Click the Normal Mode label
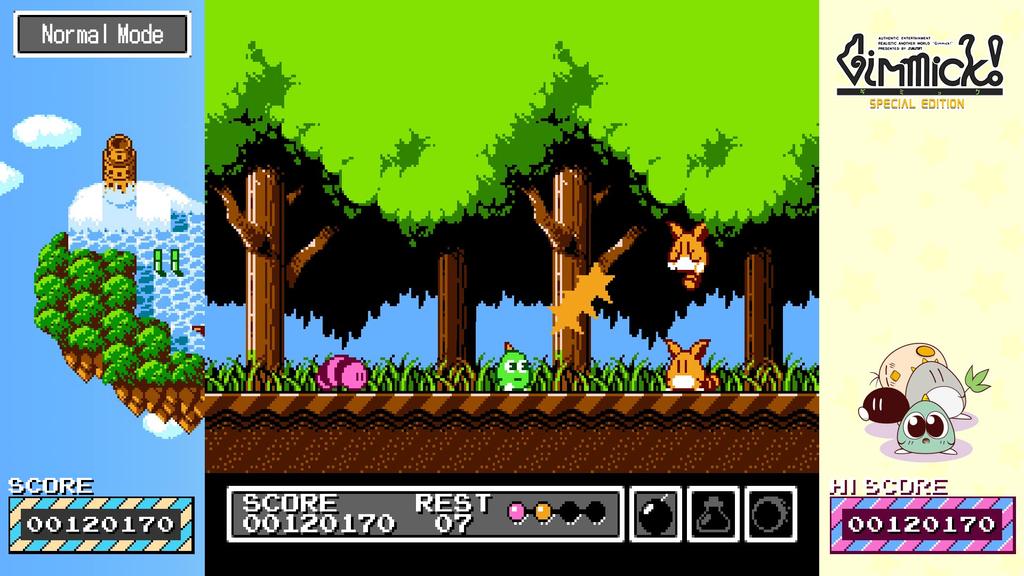 click(102, 34)
